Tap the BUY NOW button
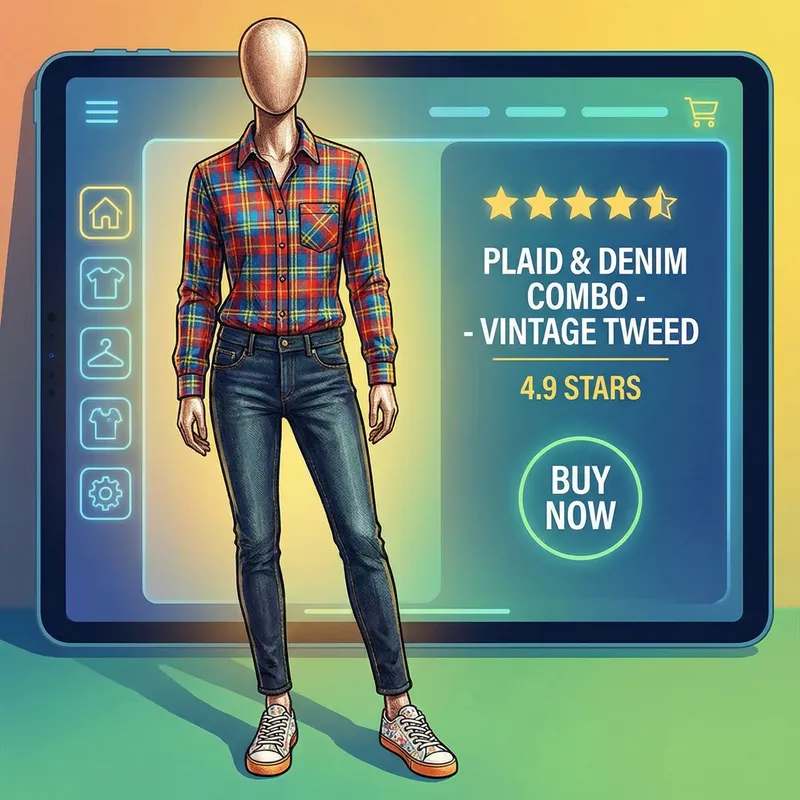The image size is (800, 800). (x=582, y=497)
